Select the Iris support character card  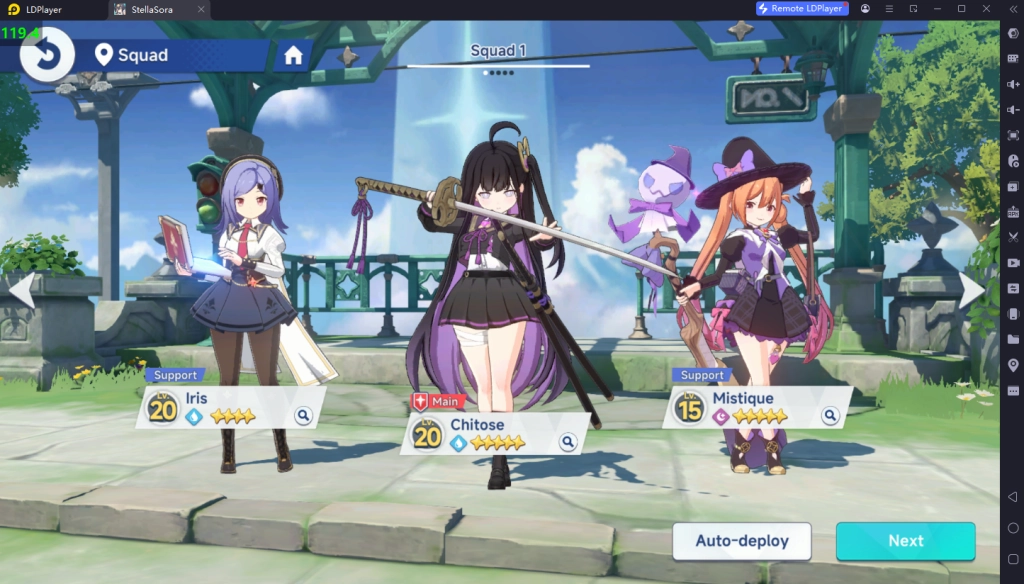[x=230, y=407]
